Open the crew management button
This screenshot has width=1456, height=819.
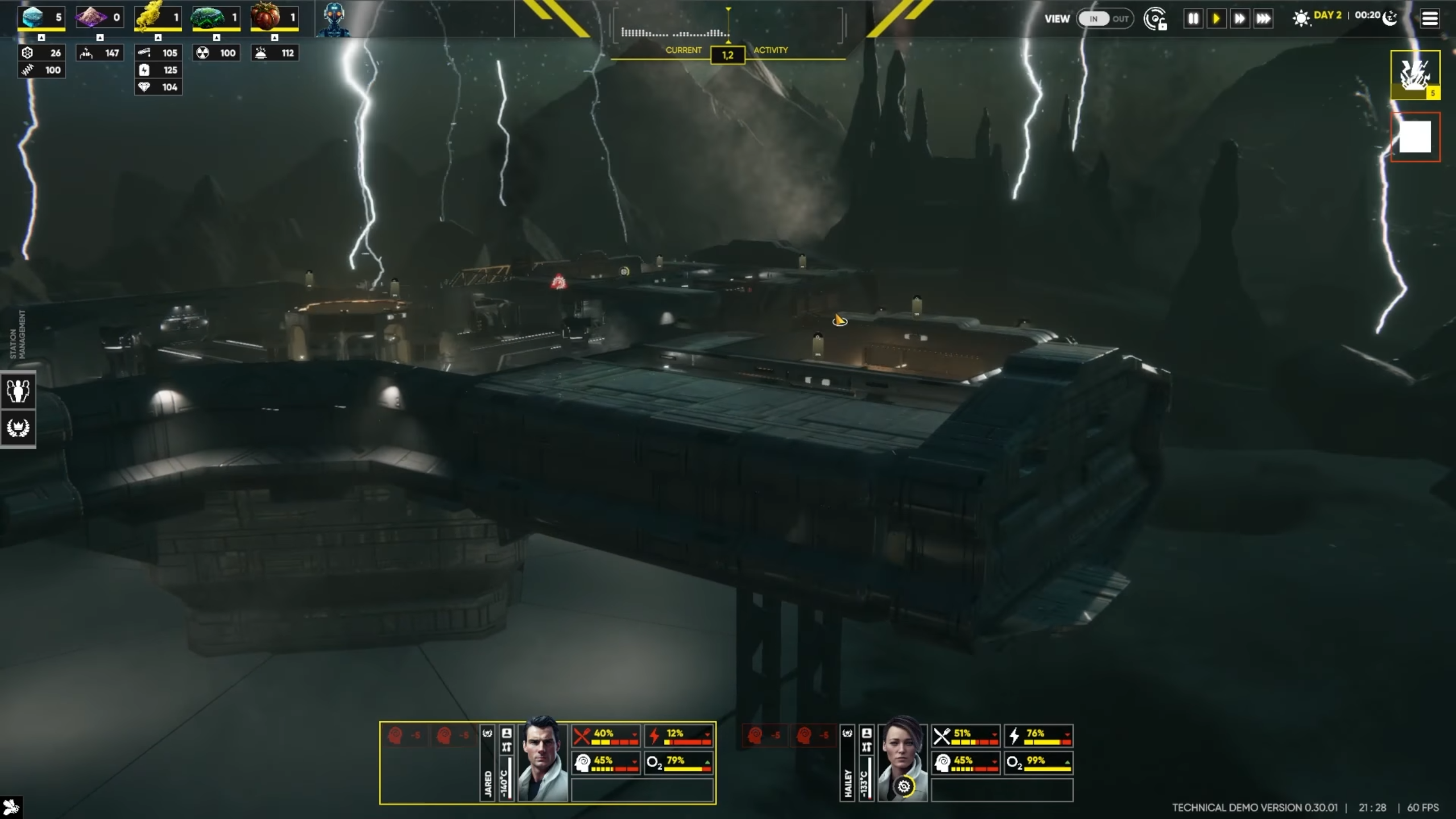tap(18, 391)
